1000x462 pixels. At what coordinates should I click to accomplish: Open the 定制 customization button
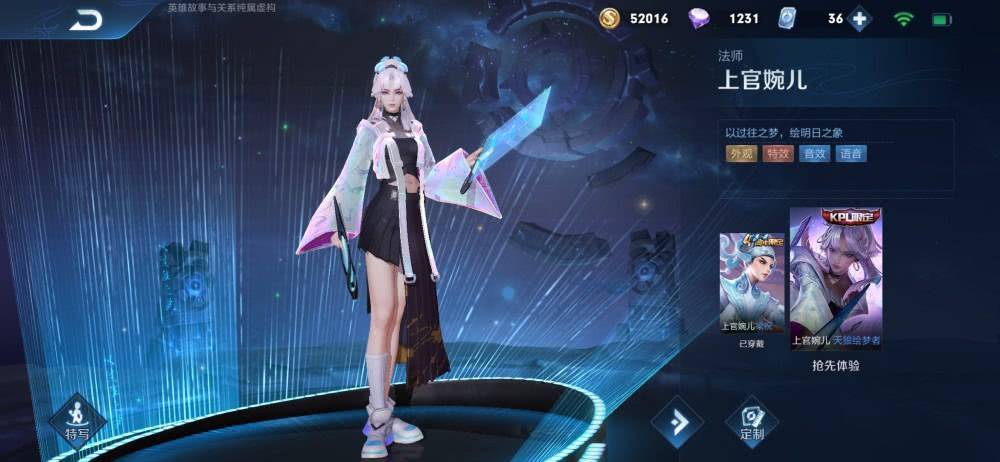[752, 421]
